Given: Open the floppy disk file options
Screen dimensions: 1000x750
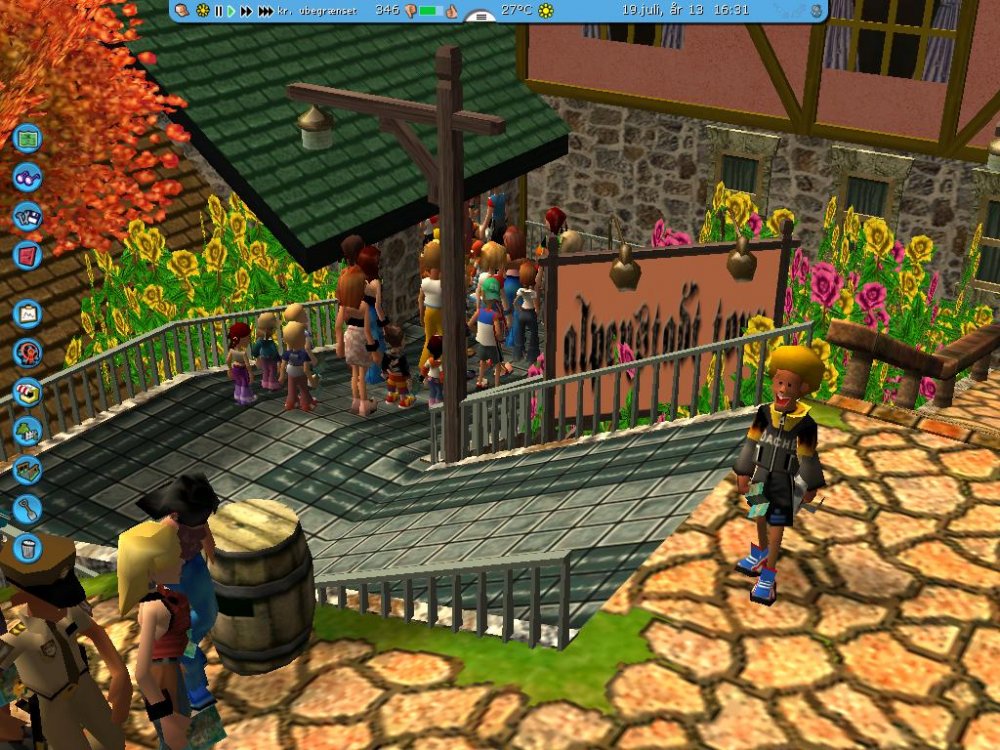Looking at the screenshot, I should (27, 216).
